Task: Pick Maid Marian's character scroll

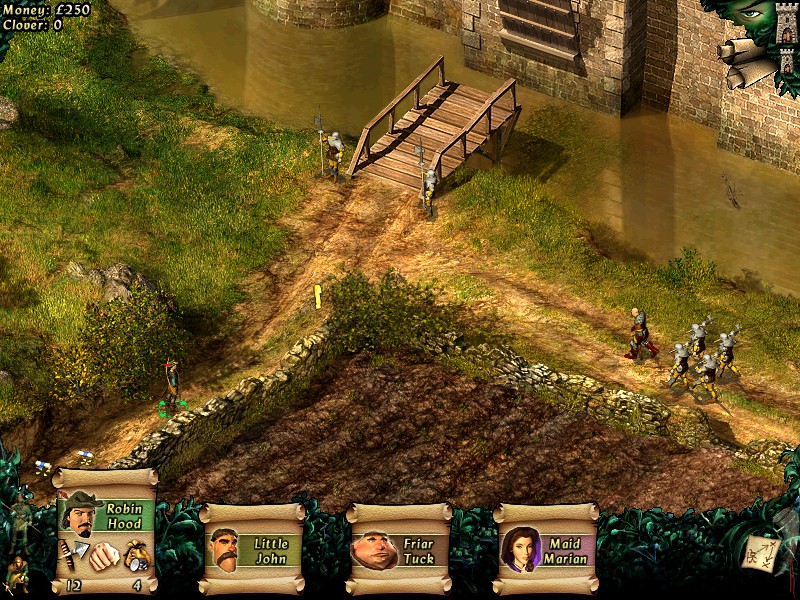Action: pos(546,550)
